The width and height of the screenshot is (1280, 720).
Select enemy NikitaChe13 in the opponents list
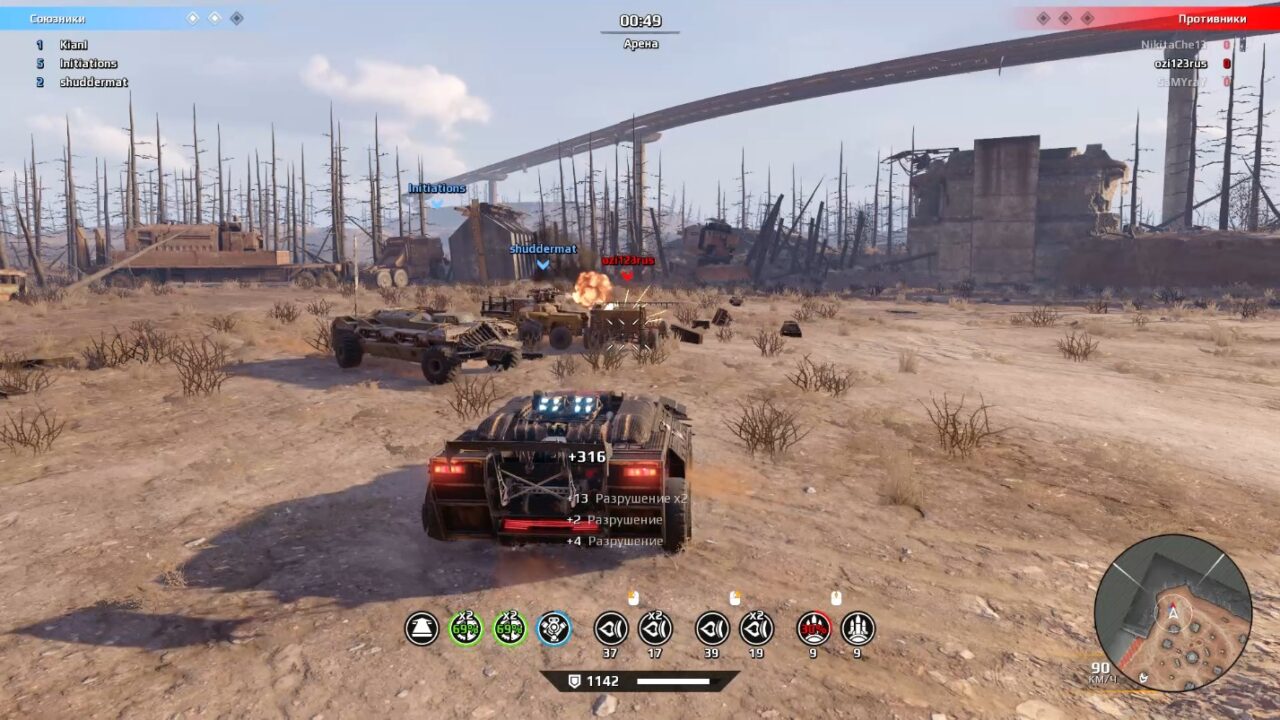[x=1173, y=45]
